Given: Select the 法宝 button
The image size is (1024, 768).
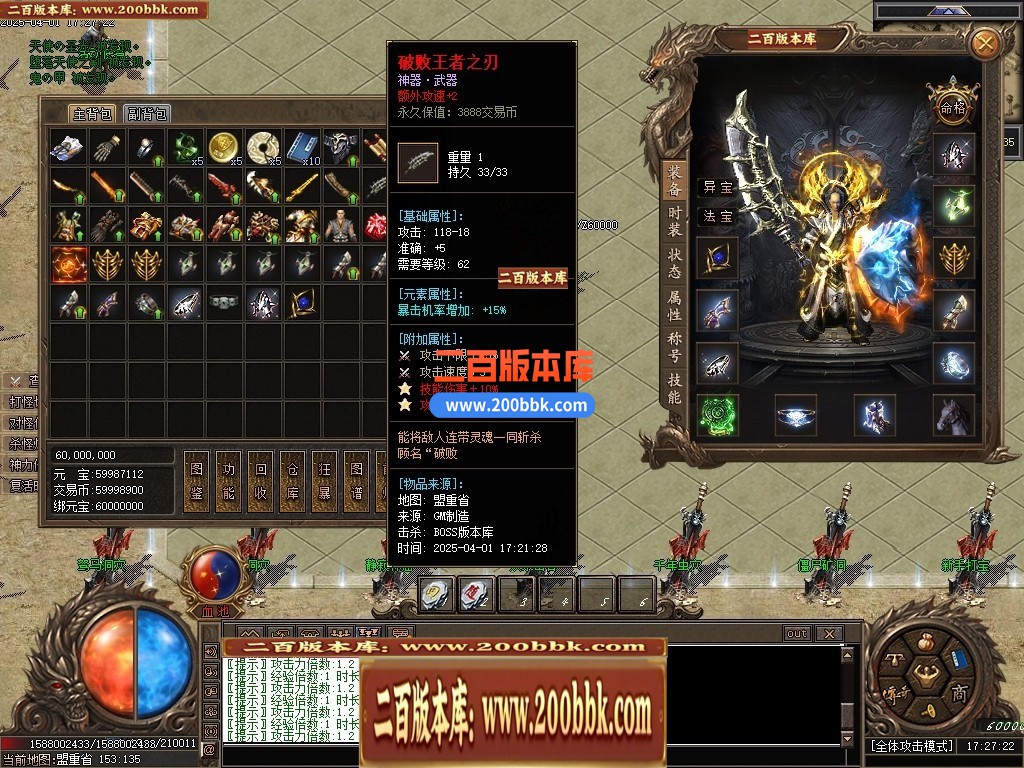Looking at the screenshot, I should pyautogui.click(x=717, y=216).
